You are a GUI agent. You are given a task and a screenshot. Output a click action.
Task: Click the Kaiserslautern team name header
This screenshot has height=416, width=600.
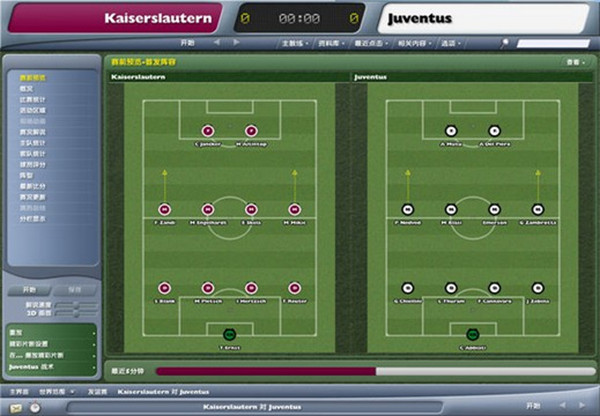pos(150,18)
